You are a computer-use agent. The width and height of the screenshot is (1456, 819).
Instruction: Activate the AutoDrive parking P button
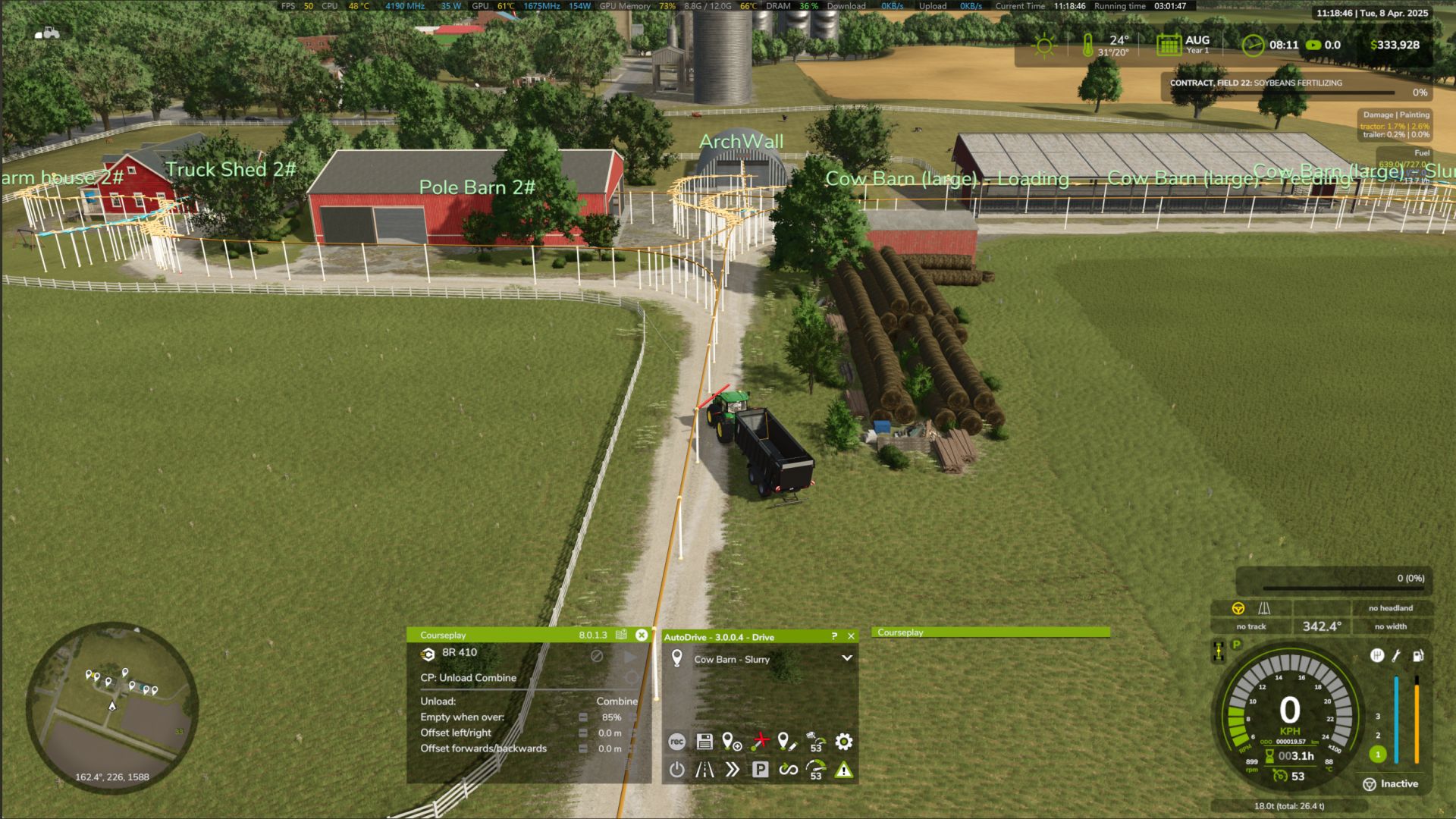click(760, 770)
